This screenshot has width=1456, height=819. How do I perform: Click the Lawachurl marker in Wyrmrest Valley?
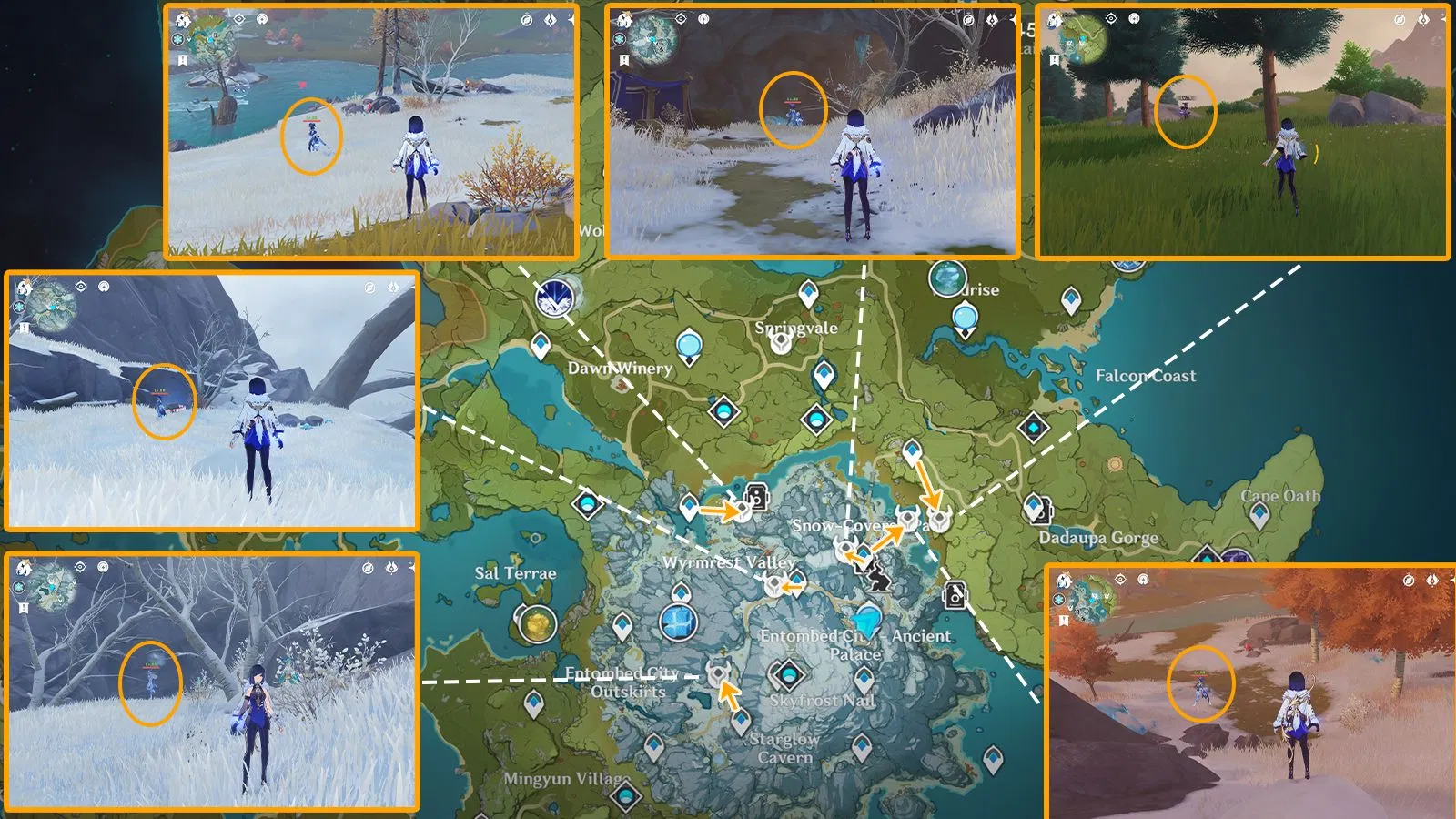pyautogui.click(x=774, y=585)
